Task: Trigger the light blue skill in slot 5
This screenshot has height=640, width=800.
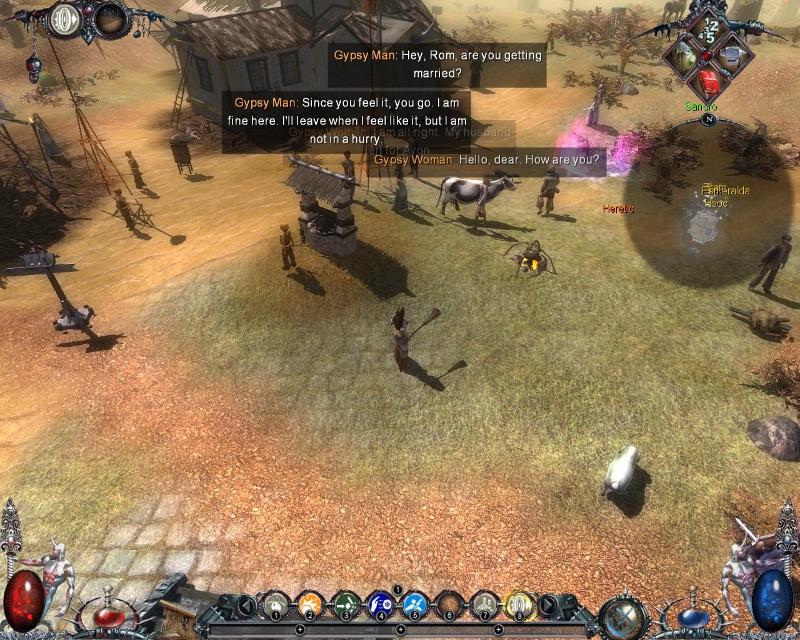Action: [x=415, y=604]
